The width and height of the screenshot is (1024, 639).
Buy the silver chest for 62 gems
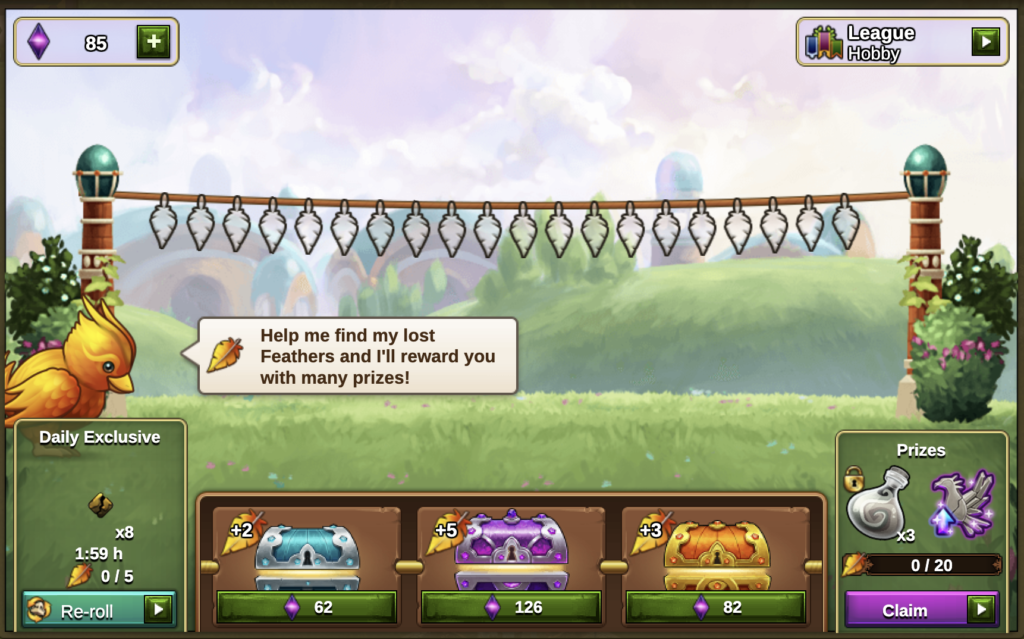307,606
